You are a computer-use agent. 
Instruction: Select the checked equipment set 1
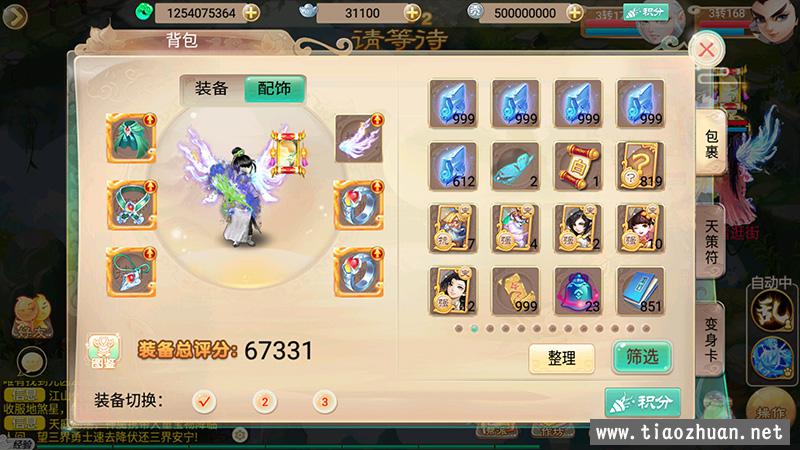point(205,401)
